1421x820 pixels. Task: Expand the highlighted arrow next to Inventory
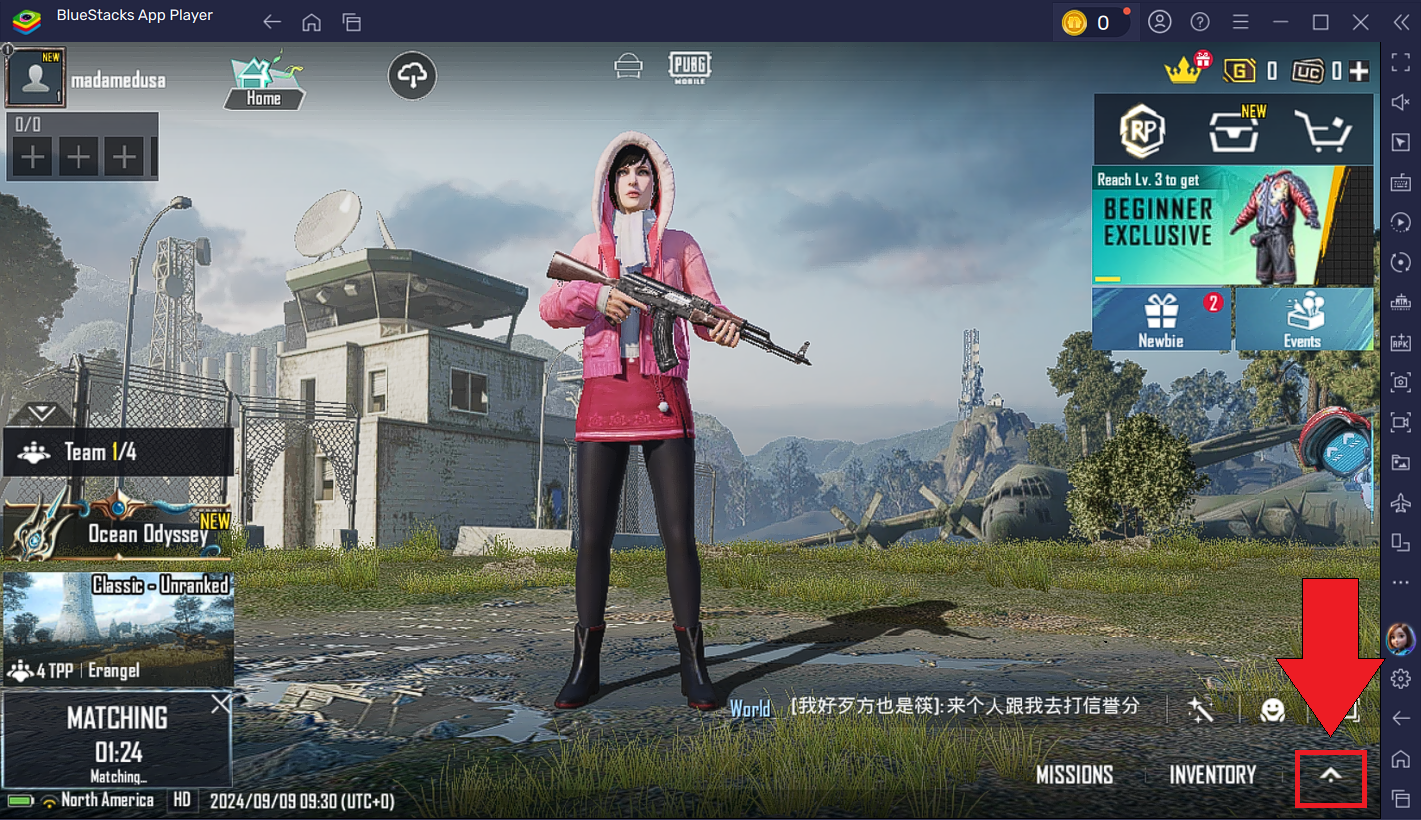pos(1331,778)
